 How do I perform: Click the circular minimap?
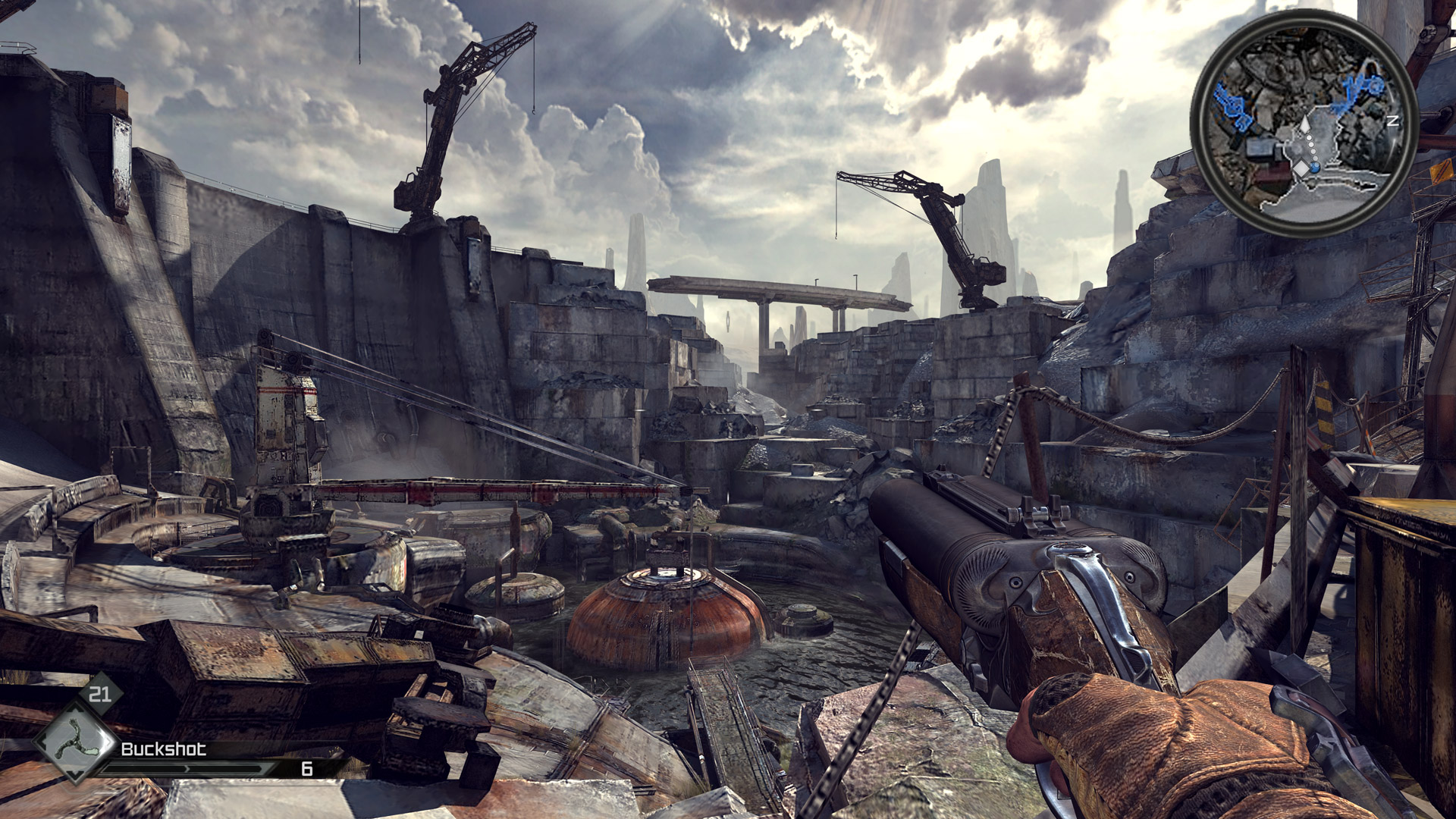(1304, 123)
